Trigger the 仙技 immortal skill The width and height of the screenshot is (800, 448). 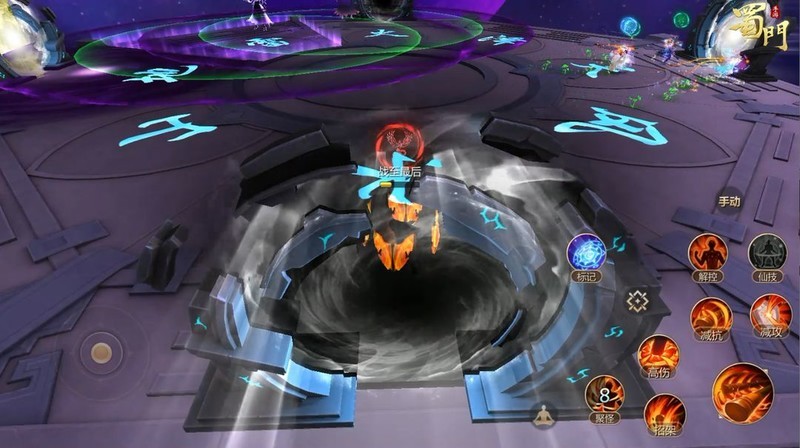(x=768, y=253)
